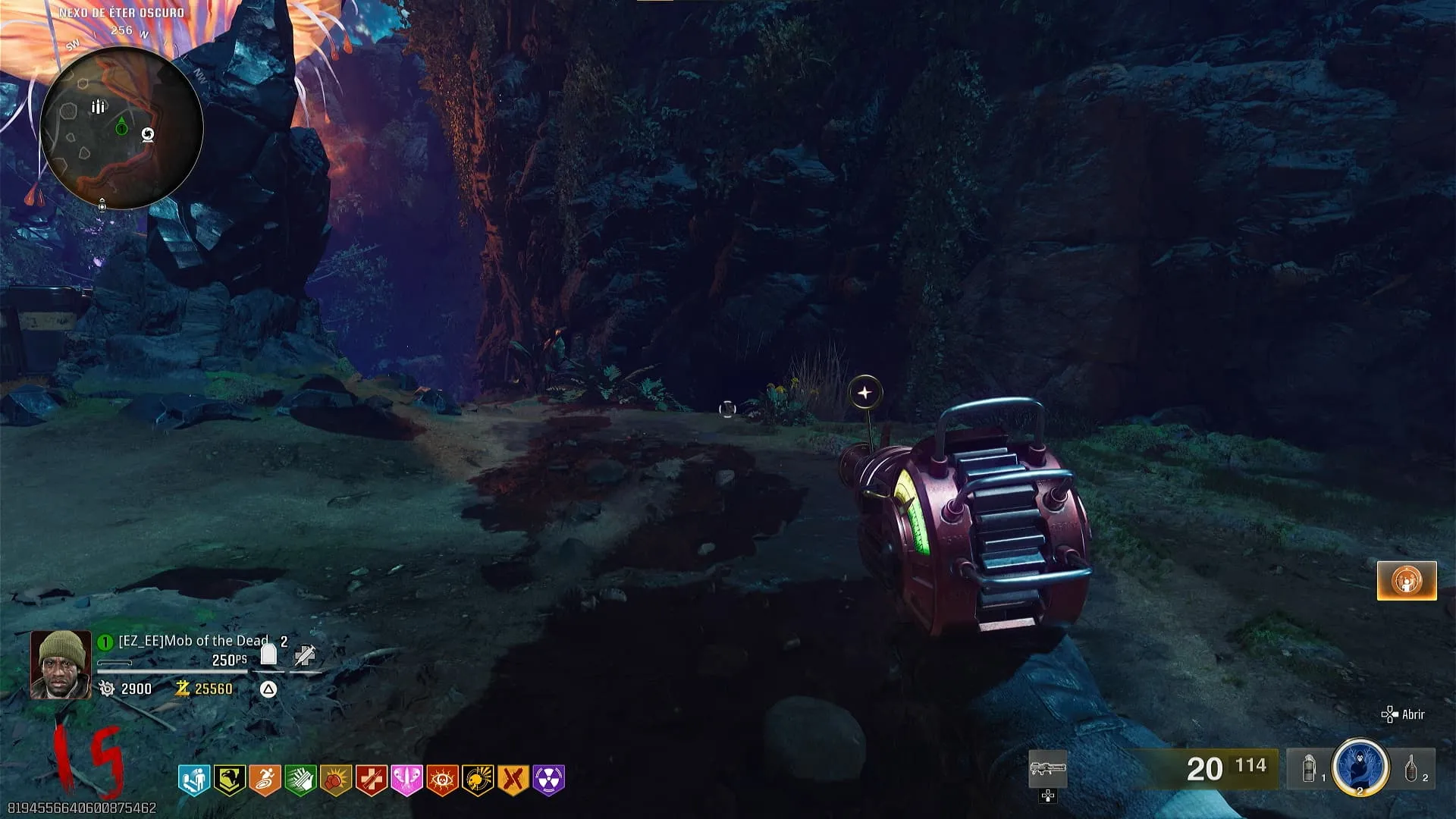This screenshot has height=819, width=1456.
Task: Click the operator portrait with green beanie
Action: point(61,664)
